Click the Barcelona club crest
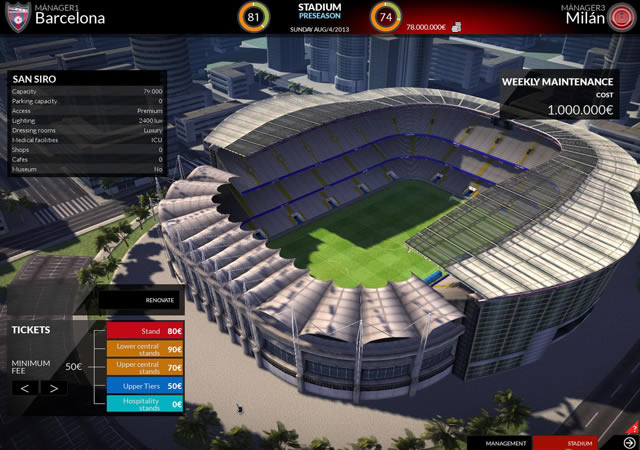This screenshot has height=450, width=640. [16, 15]
